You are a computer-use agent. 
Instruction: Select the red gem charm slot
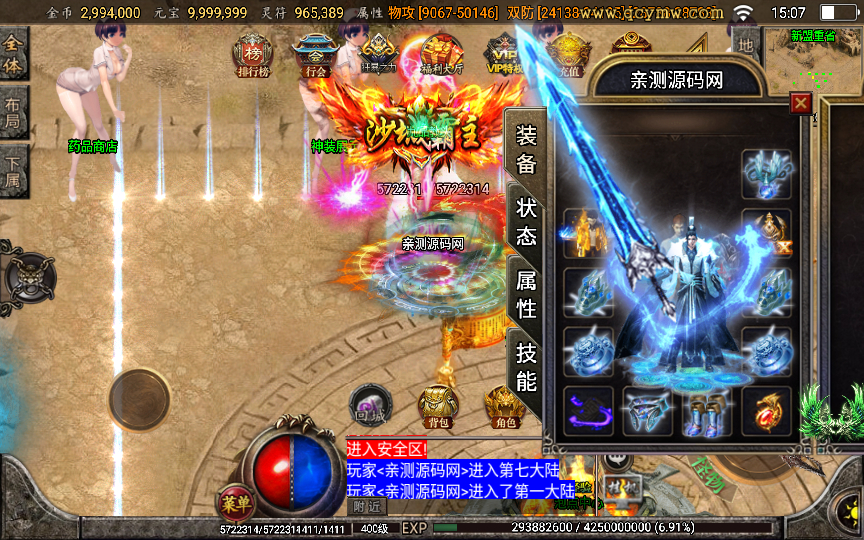pyautogui.click(x=767, y=411)
